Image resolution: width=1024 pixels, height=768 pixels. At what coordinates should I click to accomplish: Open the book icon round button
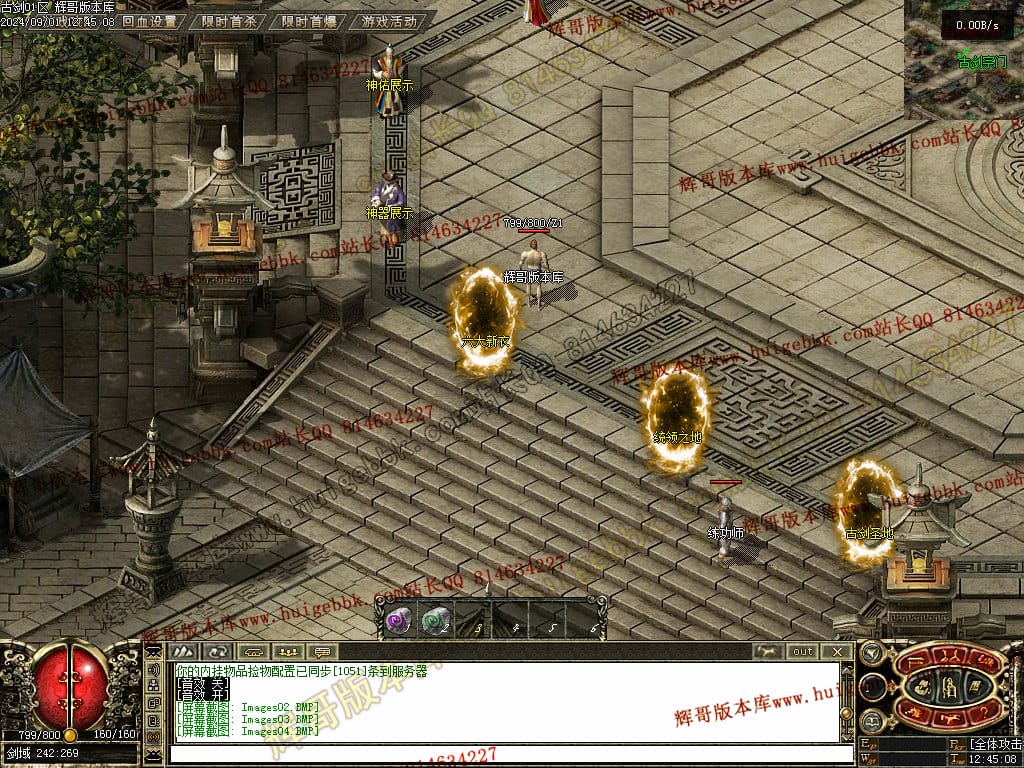pos(871,721)
